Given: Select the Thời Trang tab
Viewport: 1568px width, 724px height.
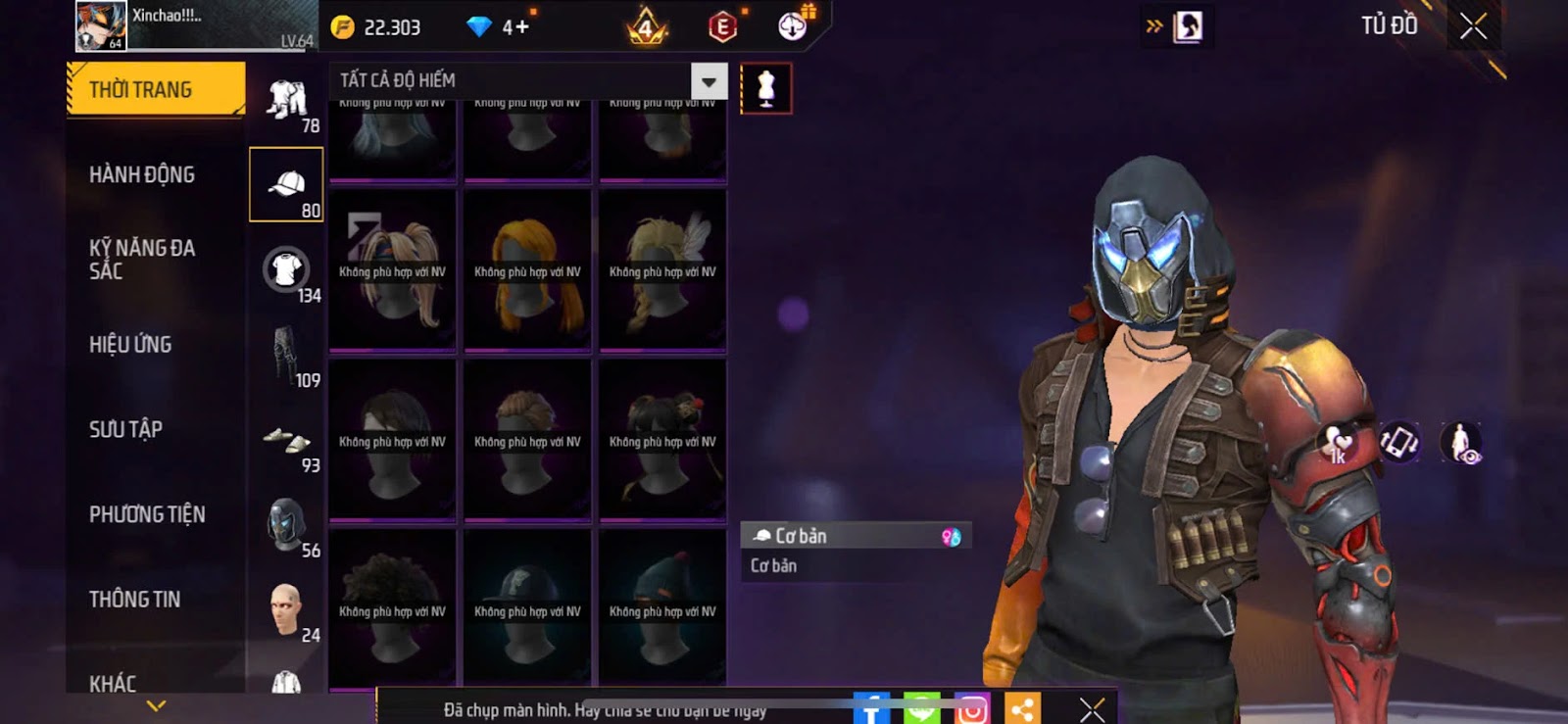Looking at the screenshot, I should click(155, 90).
